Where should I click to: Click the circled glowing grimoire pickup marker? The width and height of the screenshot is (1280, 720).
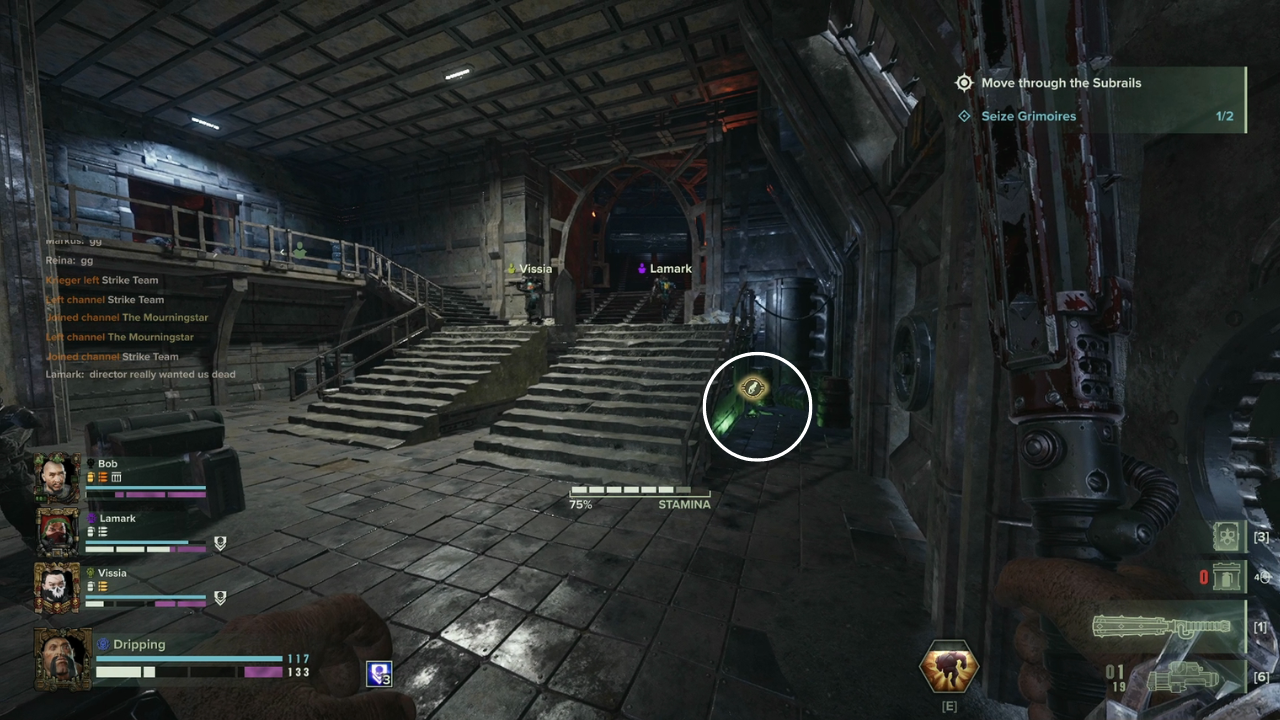point(757,405)
